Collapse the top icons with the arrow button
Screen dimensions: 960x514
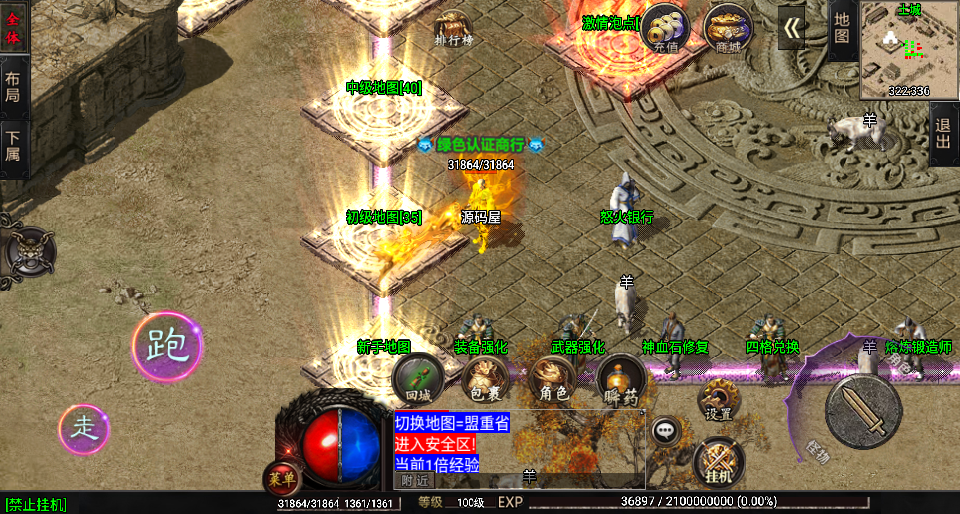point(792,28)
